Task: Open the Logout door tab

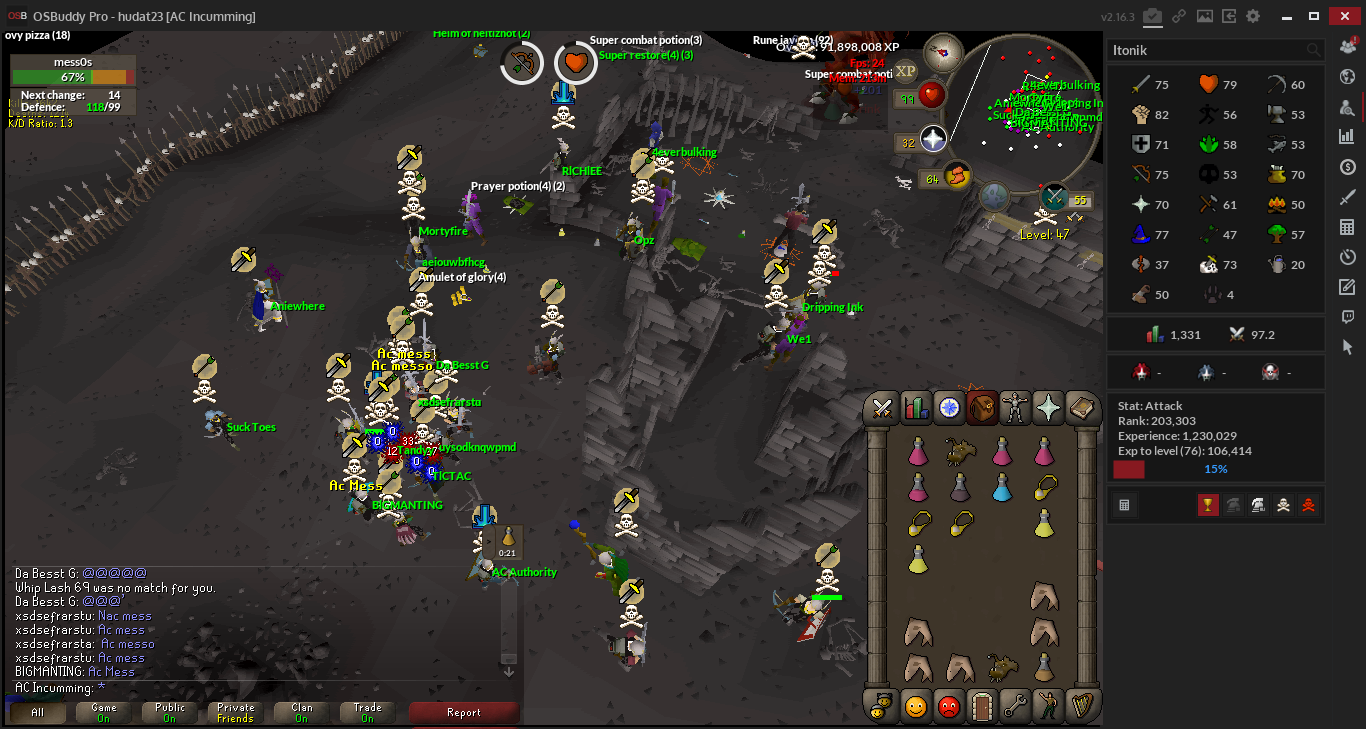Action: click(981, 706)
